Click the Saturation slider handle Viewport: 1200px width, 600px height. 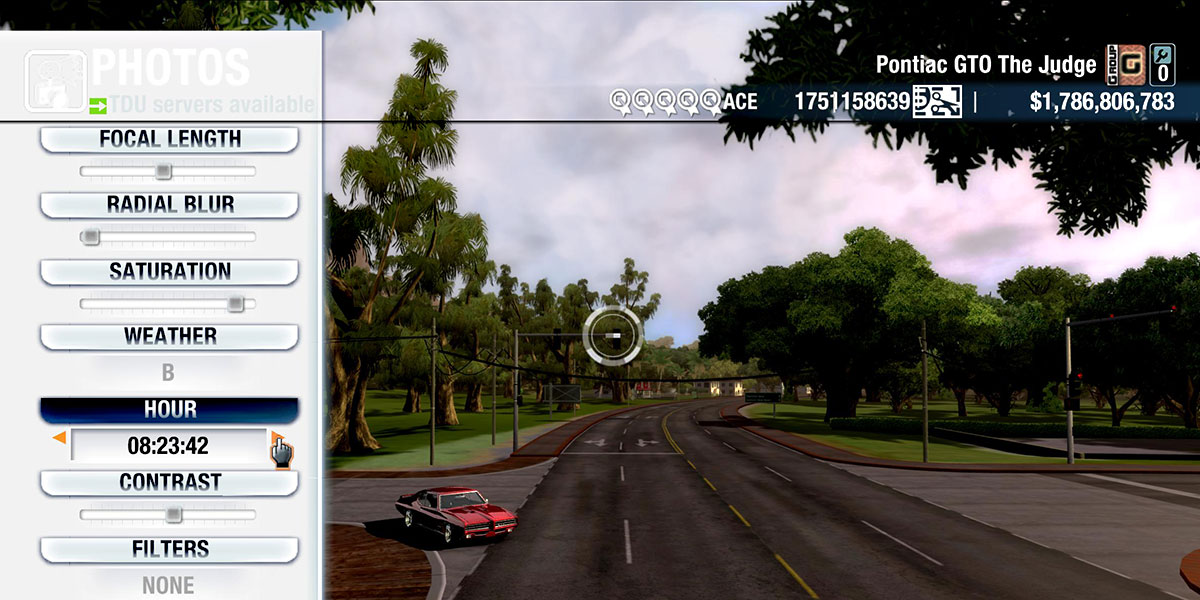[x=235, y=303]
